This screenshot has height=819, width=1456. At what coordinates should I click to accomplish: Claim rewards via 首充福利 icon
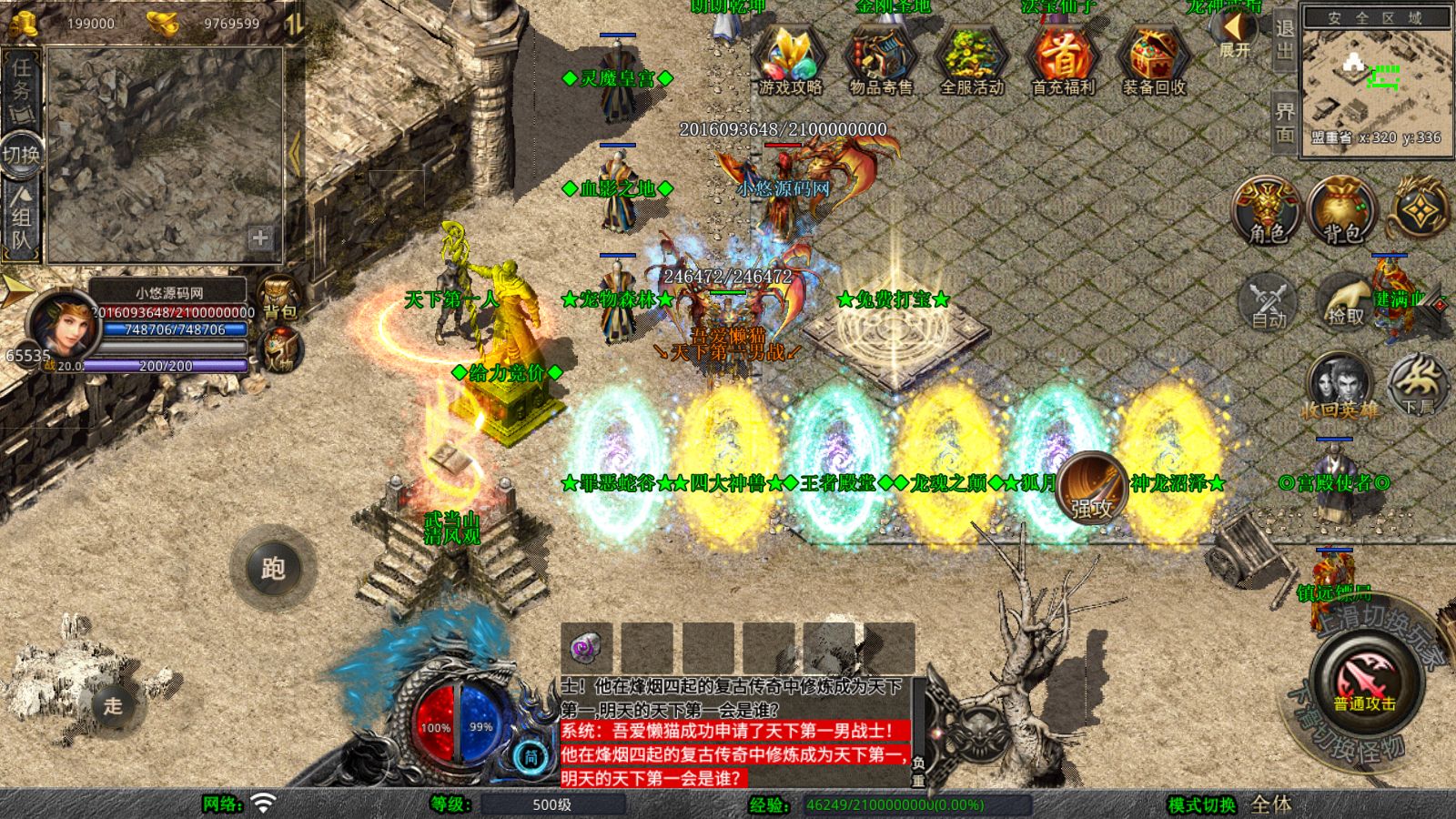1063,59
